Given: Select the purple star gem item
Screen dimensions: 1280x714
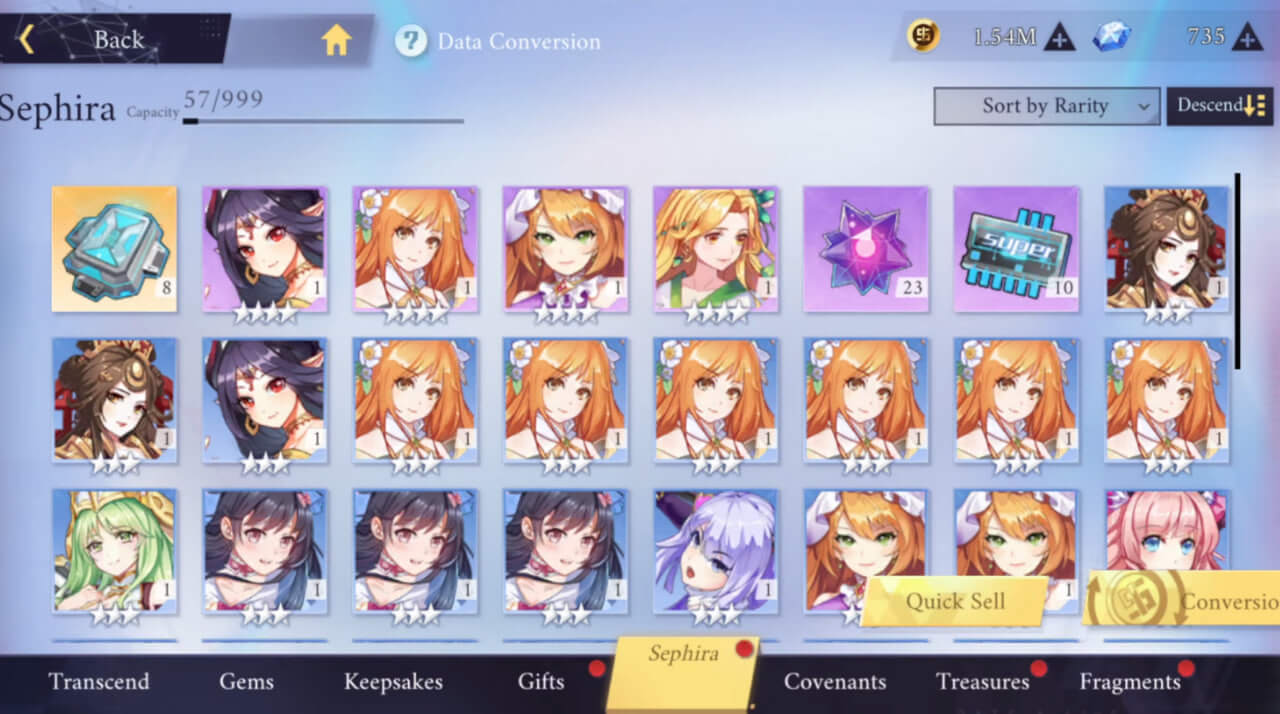Looking at the screenshot, I should pyautogui.click(x=866, y=248).
